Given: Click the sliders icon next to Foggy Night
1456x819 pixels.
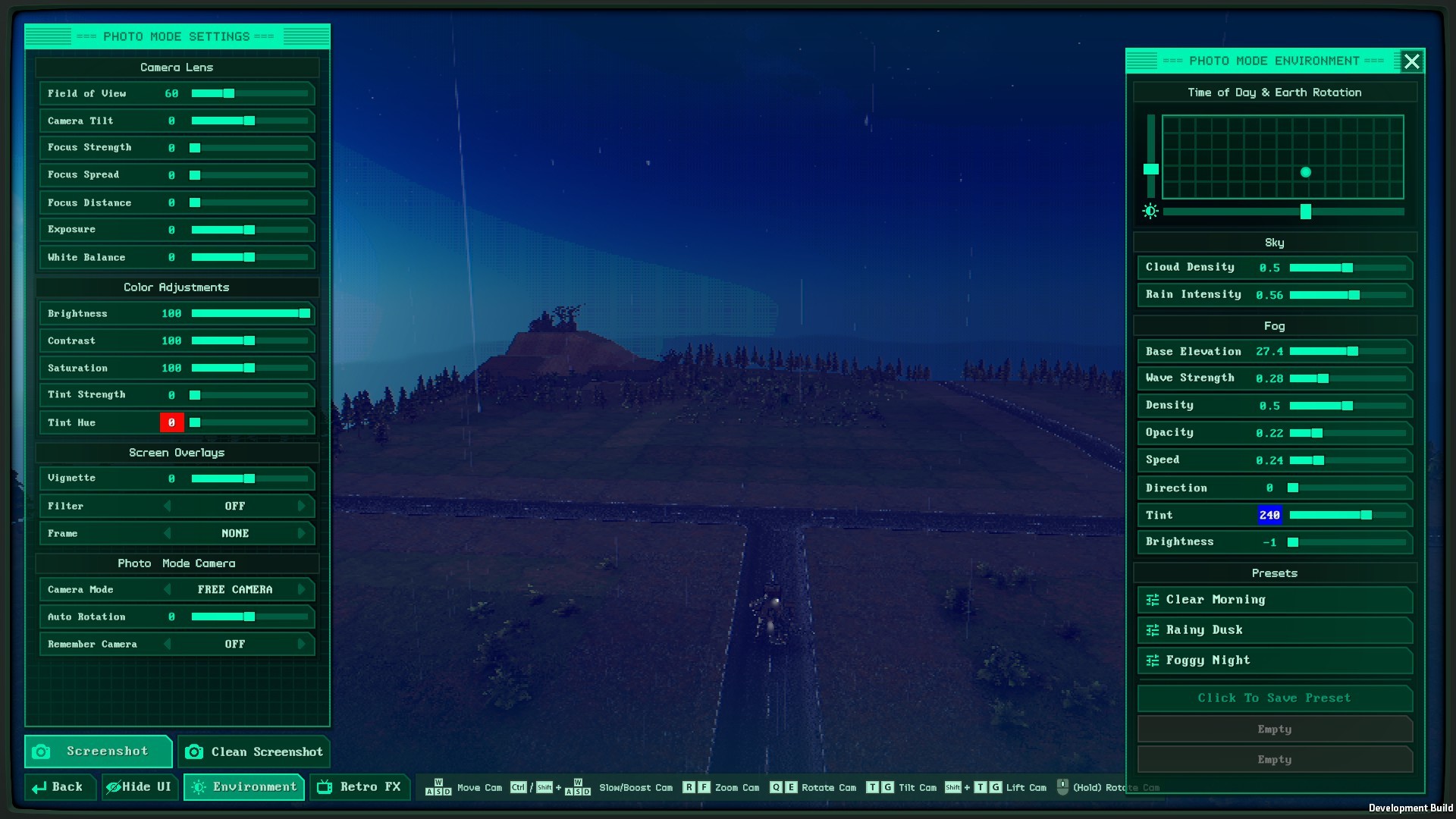Looking at the screenshot, I should [x=1151, y=661].
